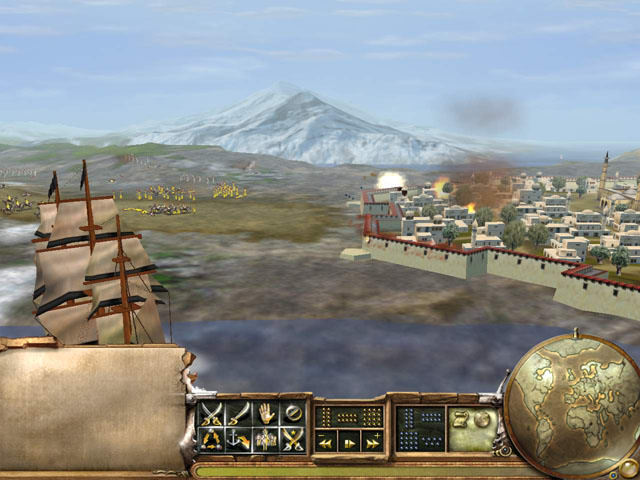Click the crossed-out circle cancel command
This screenshot has height=480, width=640.
coord(293,412)
